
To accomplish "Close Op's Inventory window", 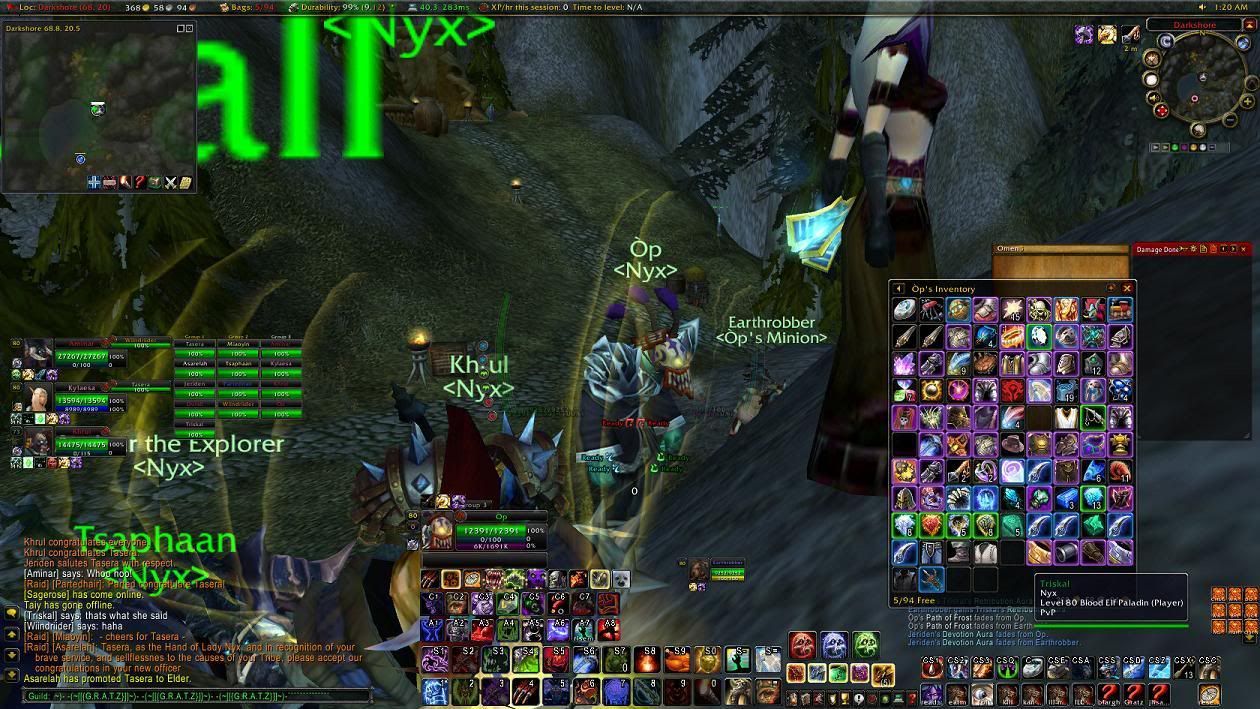I will click(1127, 289).
